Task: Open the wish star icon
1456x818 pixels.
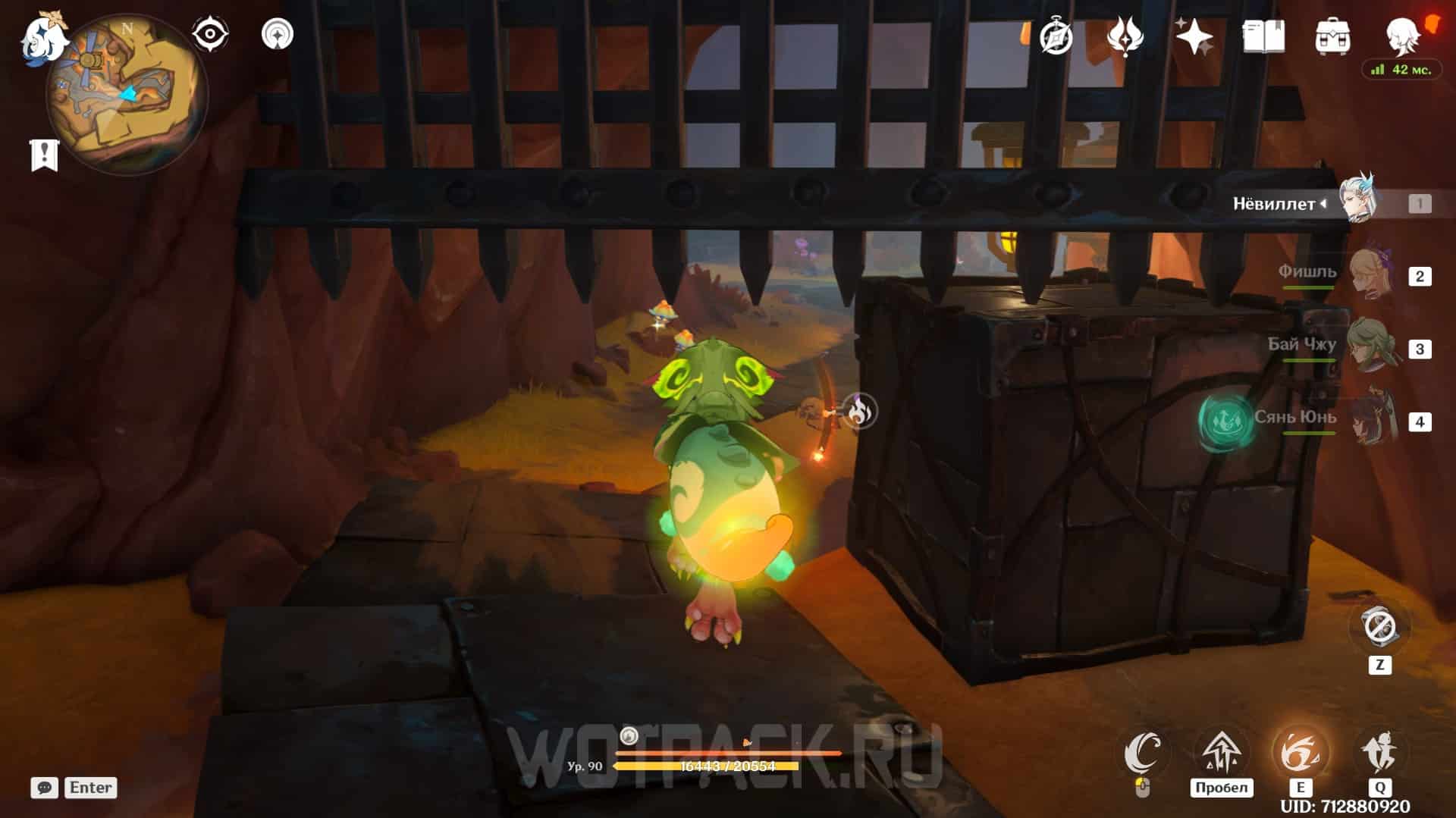Action: click(1194, 36)
